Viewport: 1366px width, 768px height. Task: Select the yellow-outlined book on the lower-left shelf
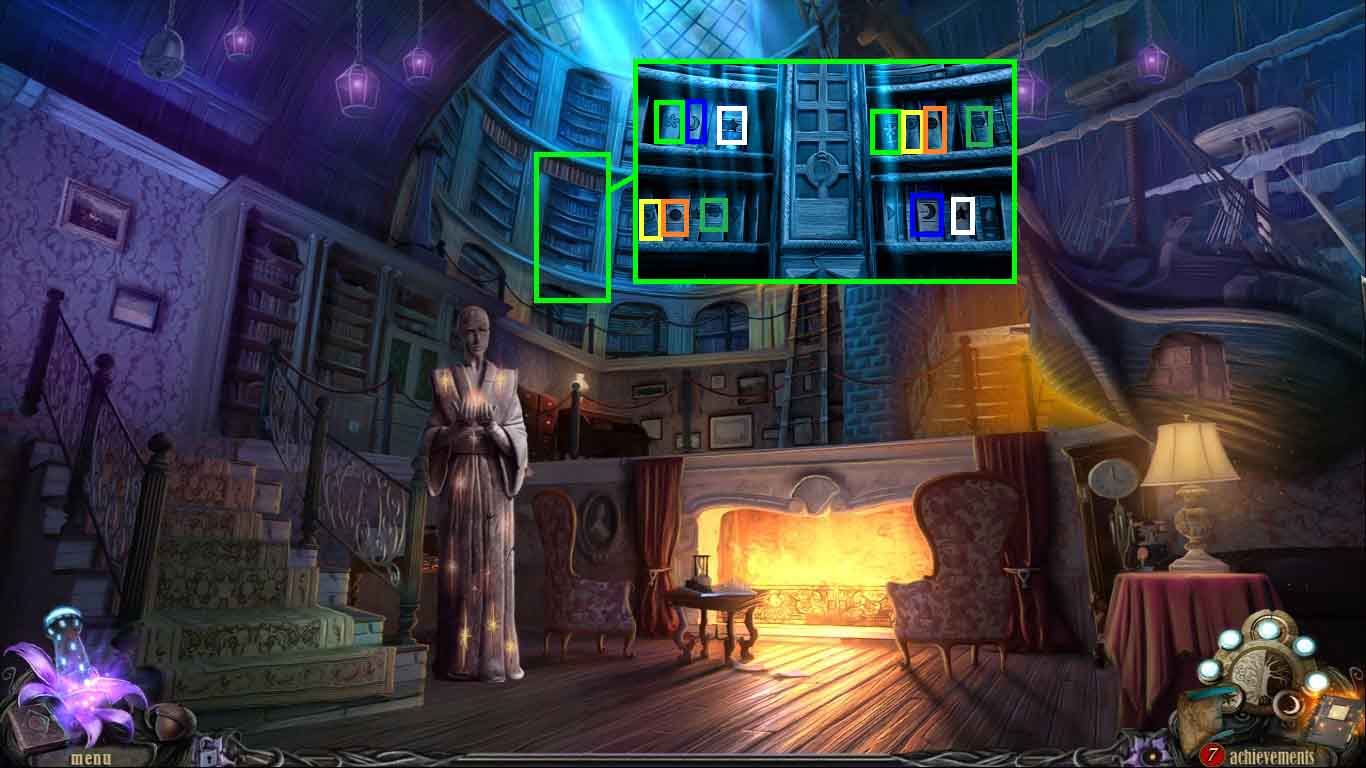tap(651, 219)
